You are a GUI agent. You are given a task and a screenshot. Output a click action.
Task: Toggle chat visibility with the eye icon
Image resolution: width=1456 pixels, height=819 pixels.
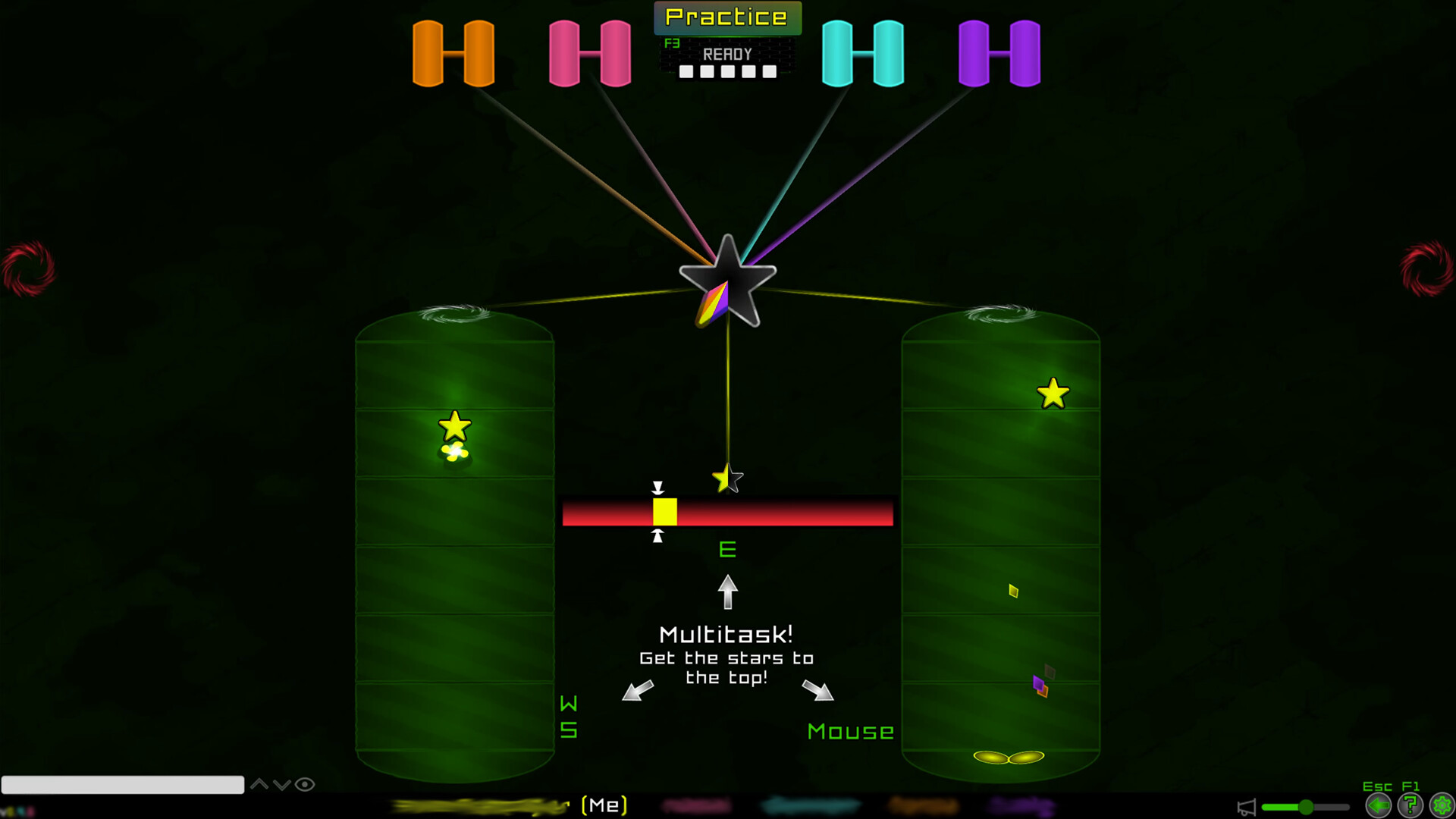(x=306, y=785)
